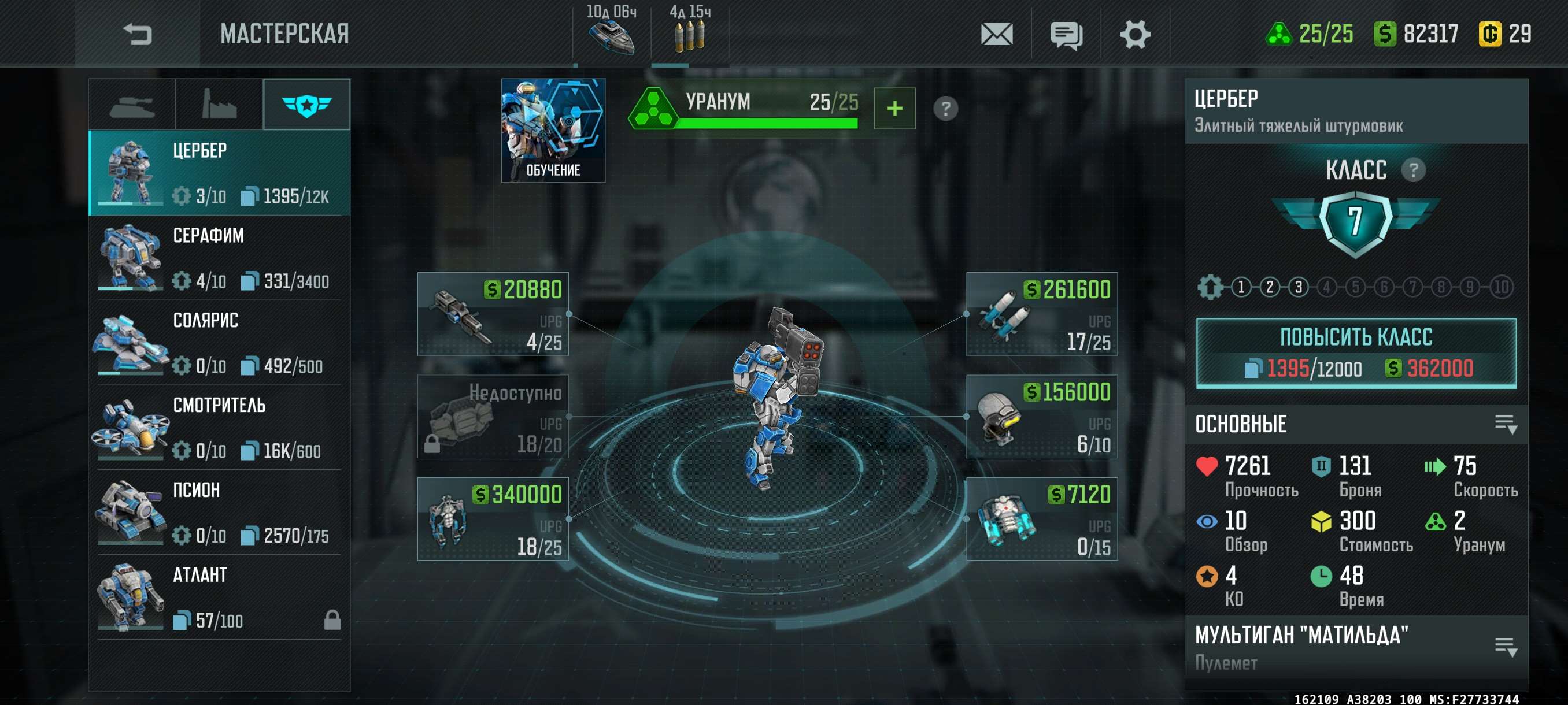Upgrade the jetpack slot costing 7120
Image resolution: width=1568 pixels, height=705 pixels.
pos(1041,519)
